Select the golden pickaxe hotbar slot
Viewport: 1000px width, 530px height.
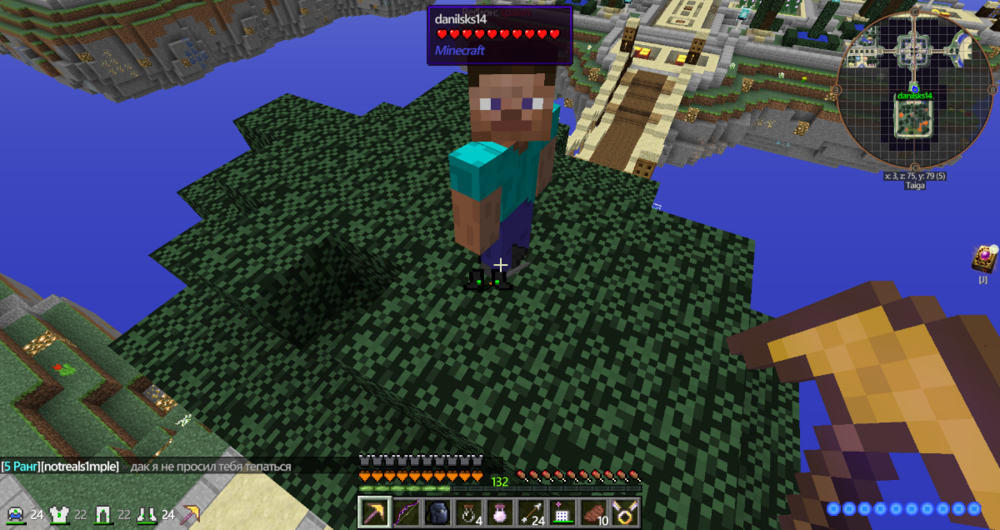[x=375, y=513]
